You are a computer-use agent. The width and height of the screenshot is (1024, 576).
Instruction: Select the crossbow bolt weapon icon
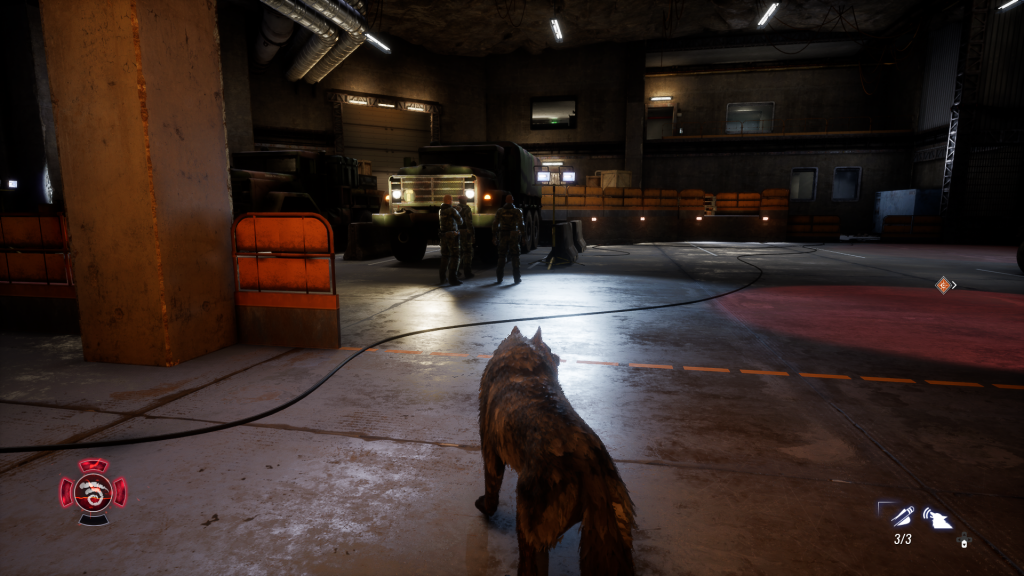click(902, 516)
